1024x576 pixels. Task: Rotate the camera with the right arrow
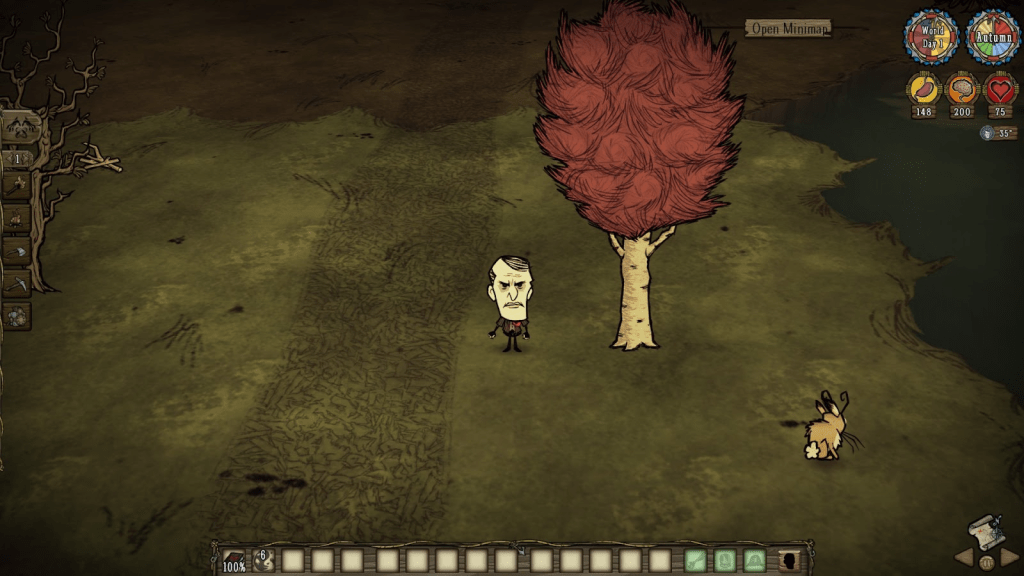click(1009, 557)
